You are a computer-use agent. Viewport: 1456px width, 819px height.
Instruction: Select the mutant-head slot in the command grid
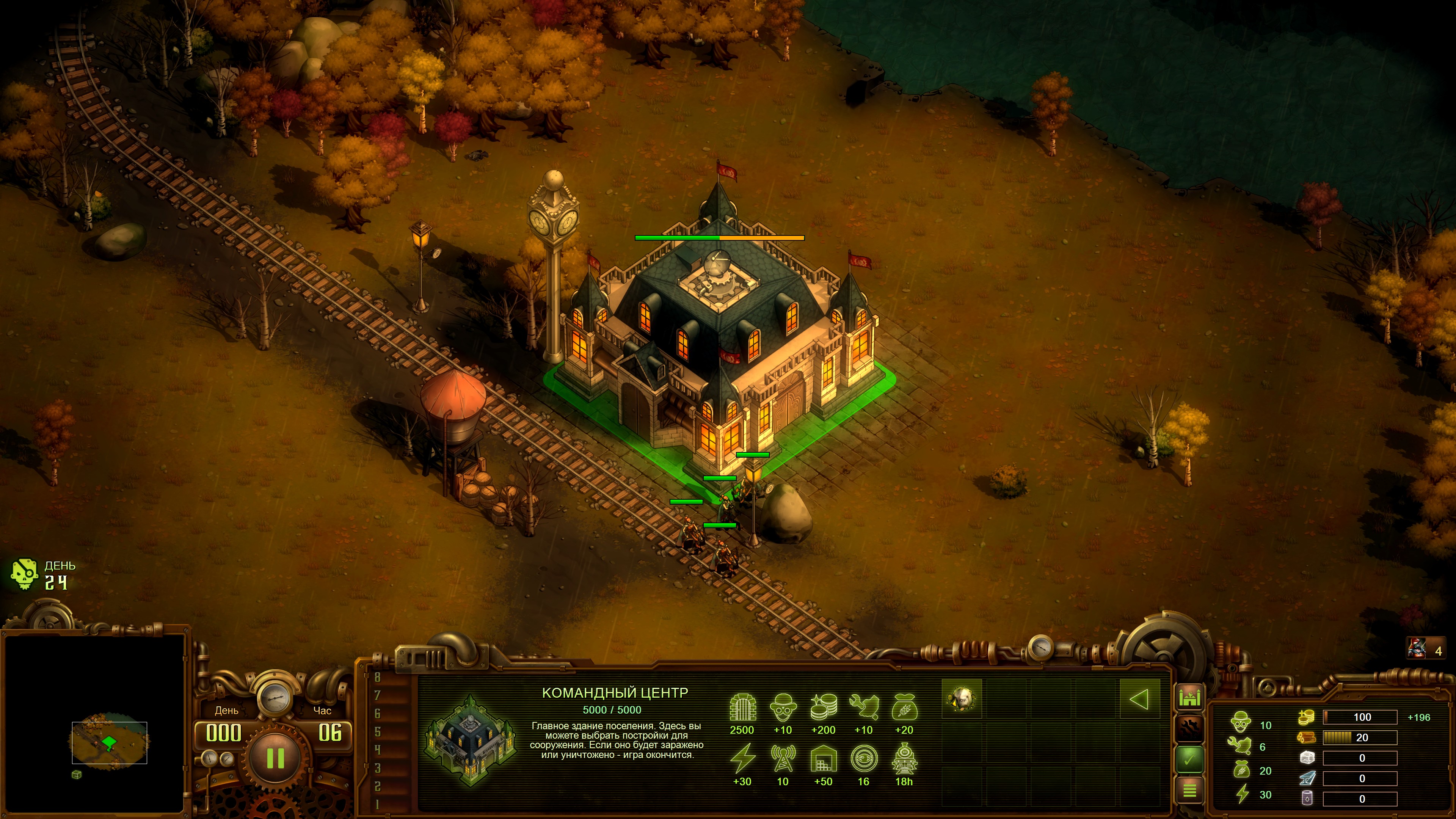(962, 699)
